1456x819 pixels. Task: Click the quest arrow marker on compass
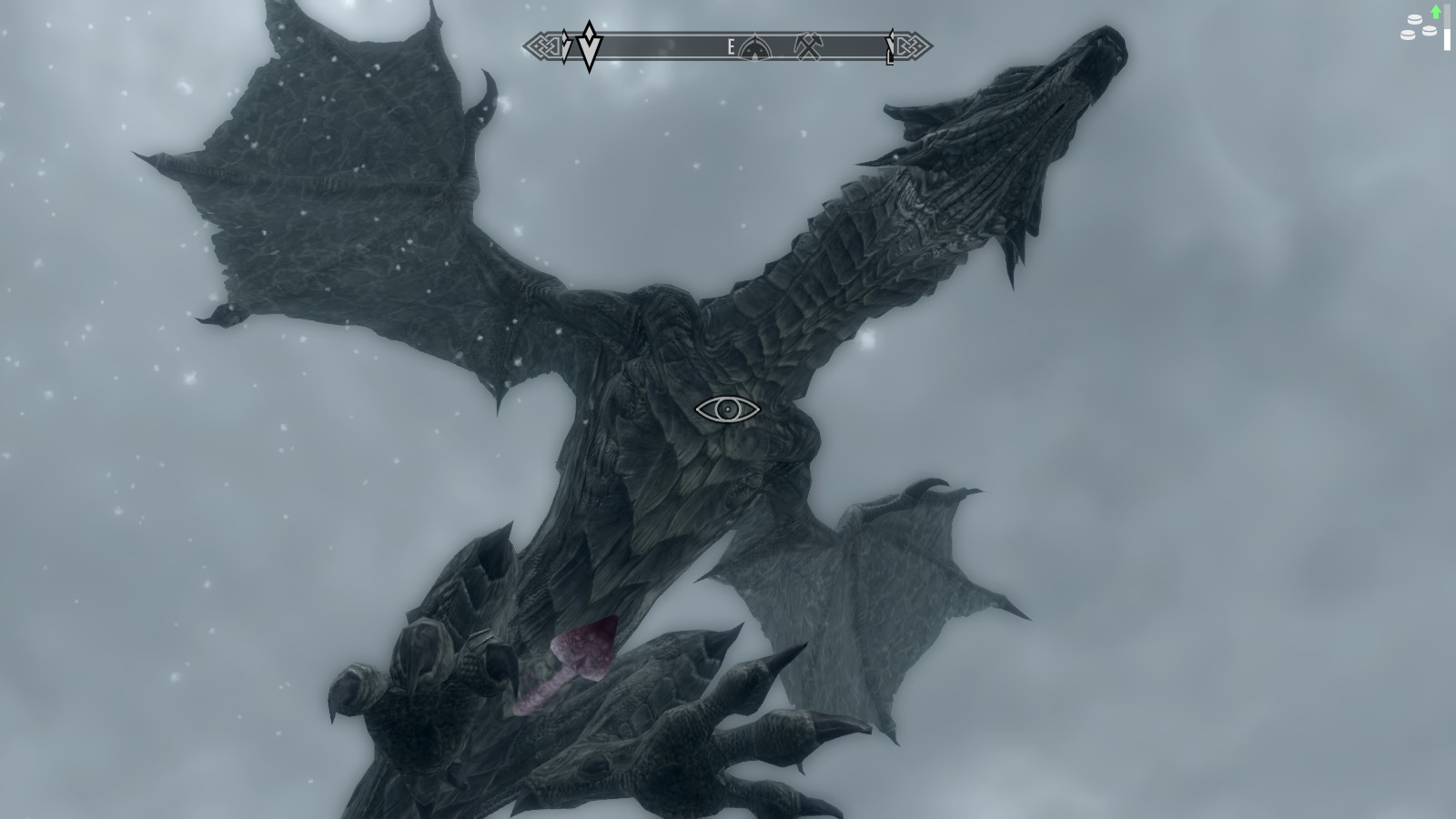pos(589,45)
